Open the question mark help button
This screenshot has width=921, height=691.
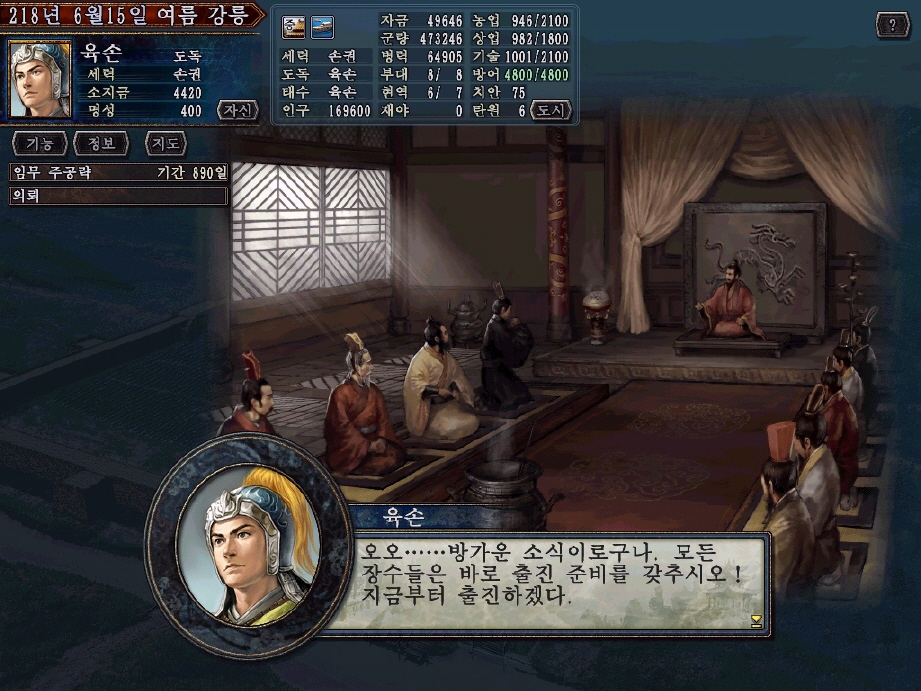(x=891, y=25)
